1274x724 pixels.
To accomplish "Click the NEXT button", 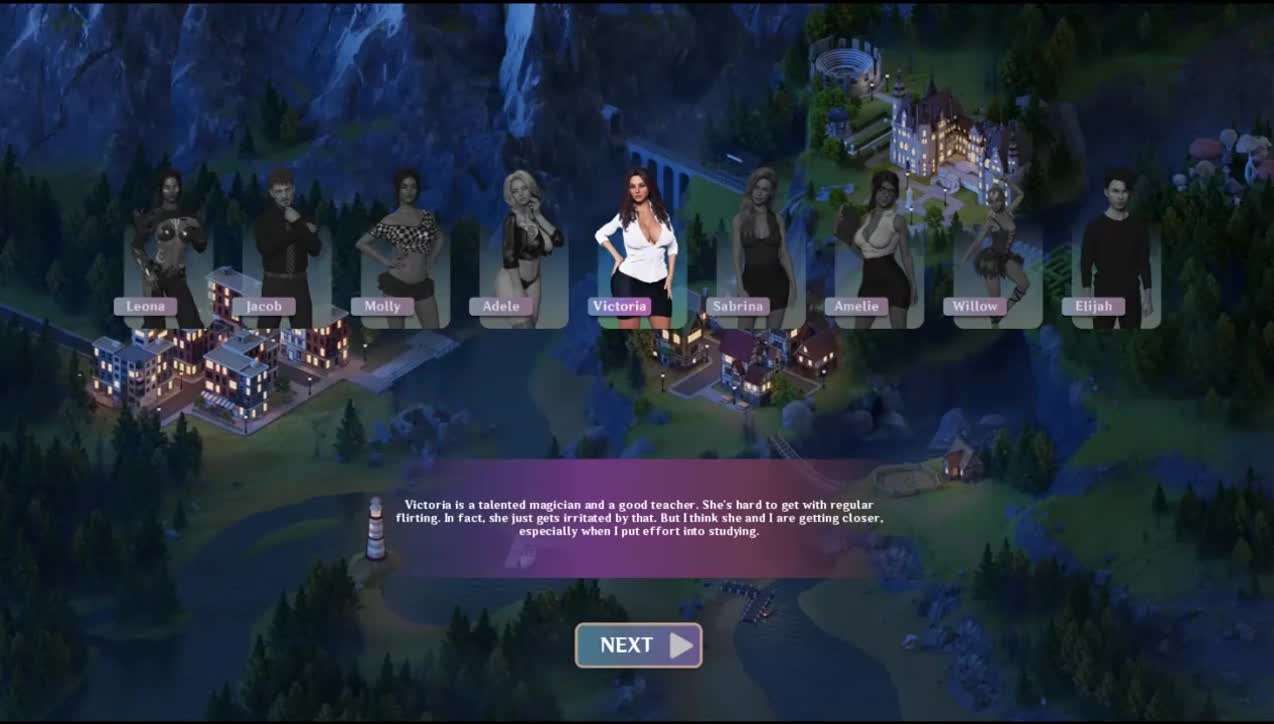I will (638, 645).
